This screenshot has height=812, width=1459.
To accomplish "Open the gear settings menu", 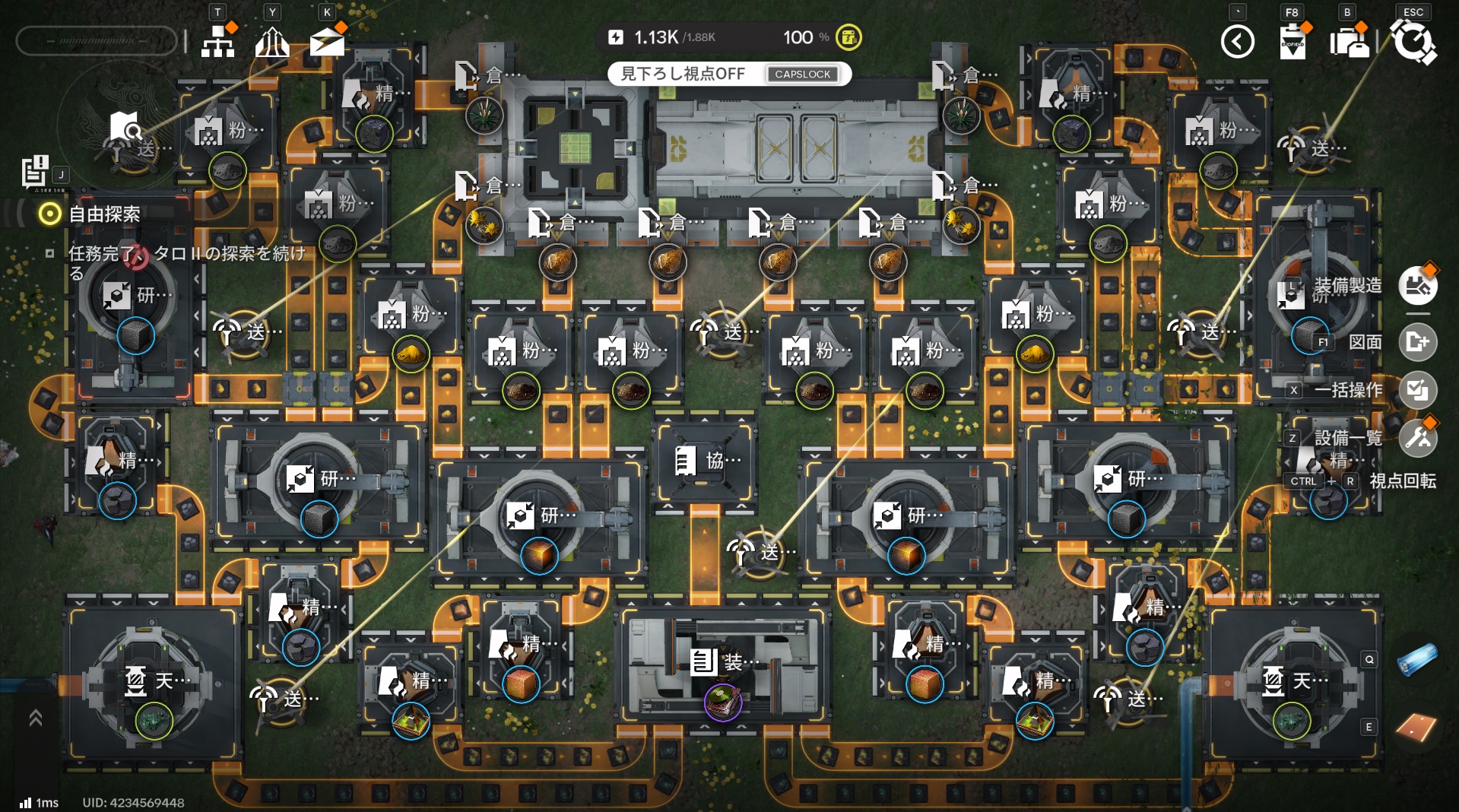I will [x=1413, y=42].
